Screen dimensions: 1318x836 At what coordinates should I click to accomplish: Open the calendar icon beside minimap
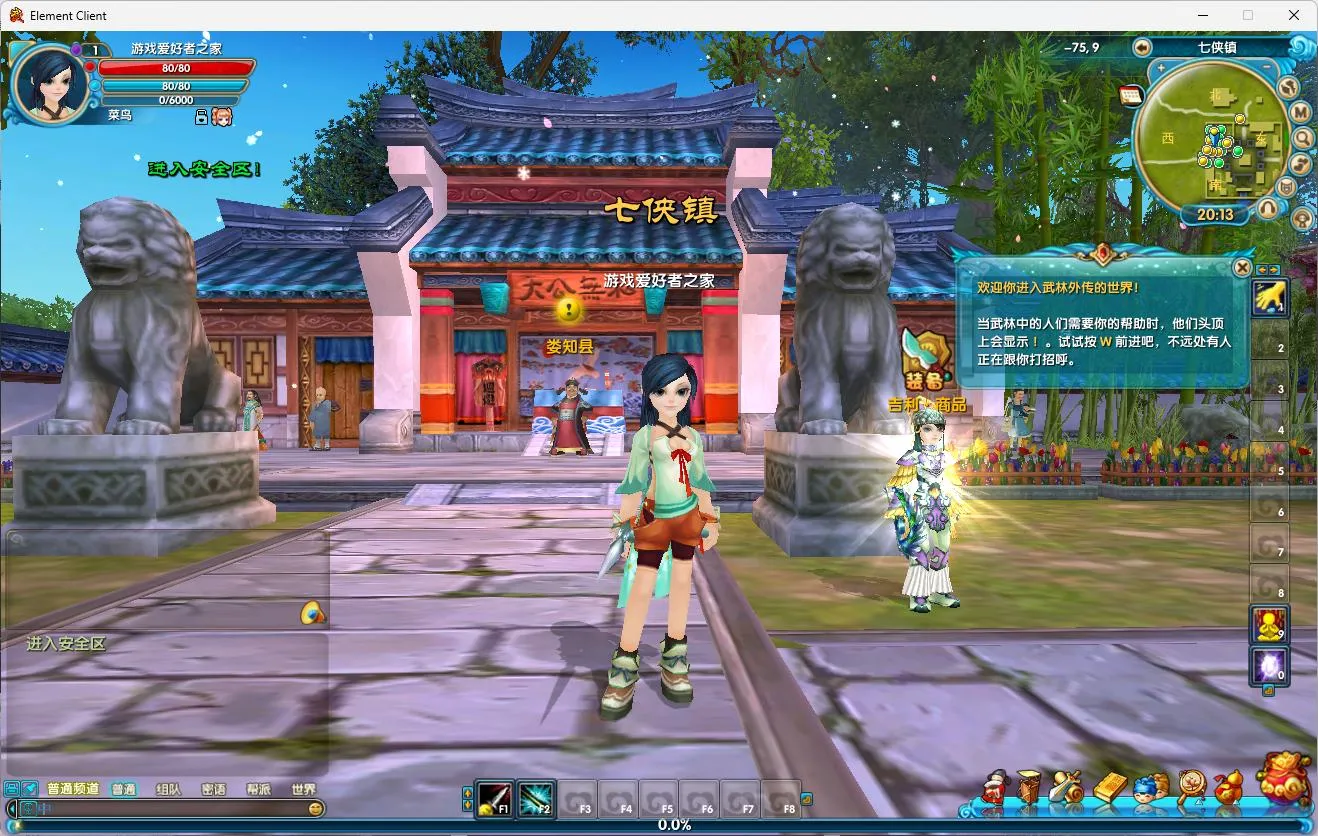[1131, 95]
